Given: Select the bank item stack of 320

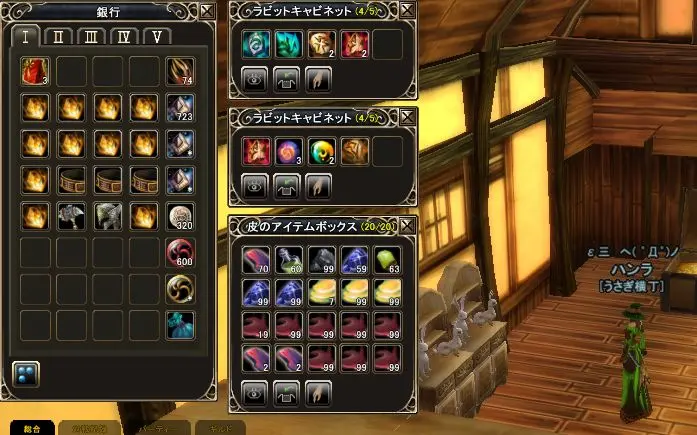Looking at the screenshot, I should (x=180, y=216).
